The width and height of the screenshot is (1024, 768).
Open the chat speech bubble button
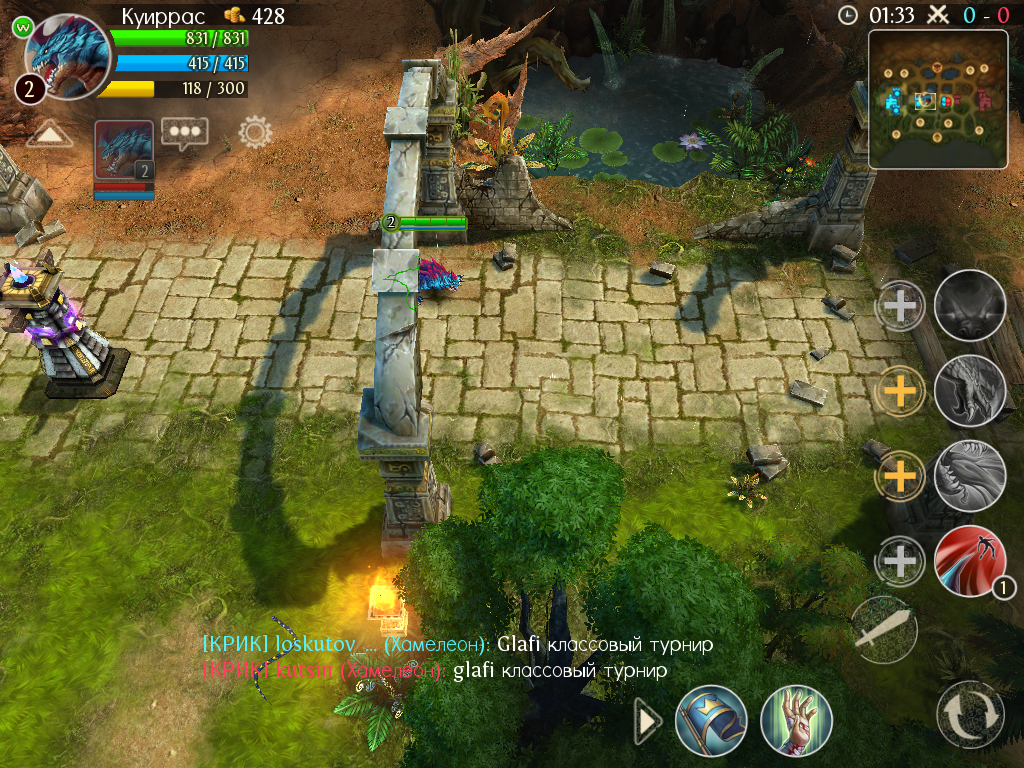pos(185,132)
